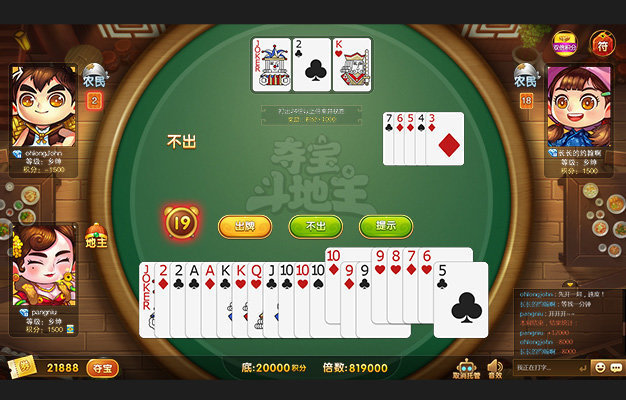View chiongjohn's player avatar

tap(44, 106)
